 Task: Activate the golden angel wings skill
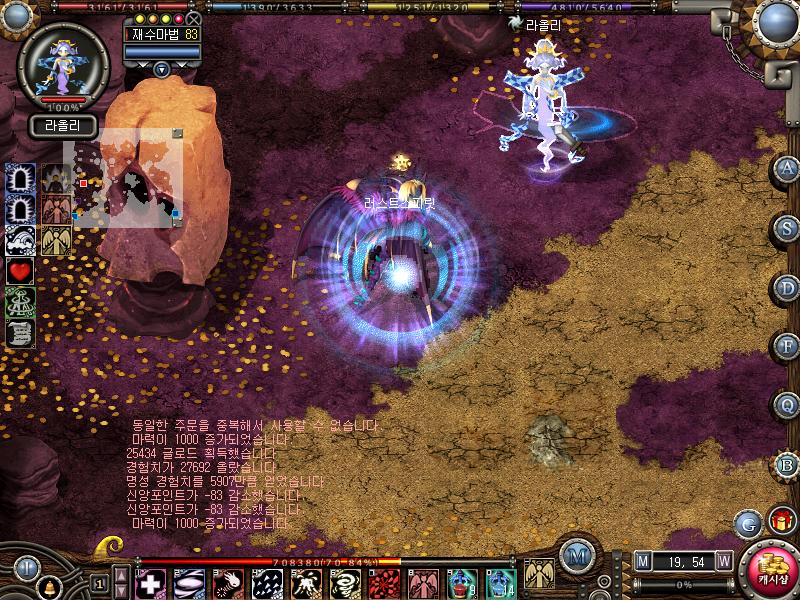point(537,574)
